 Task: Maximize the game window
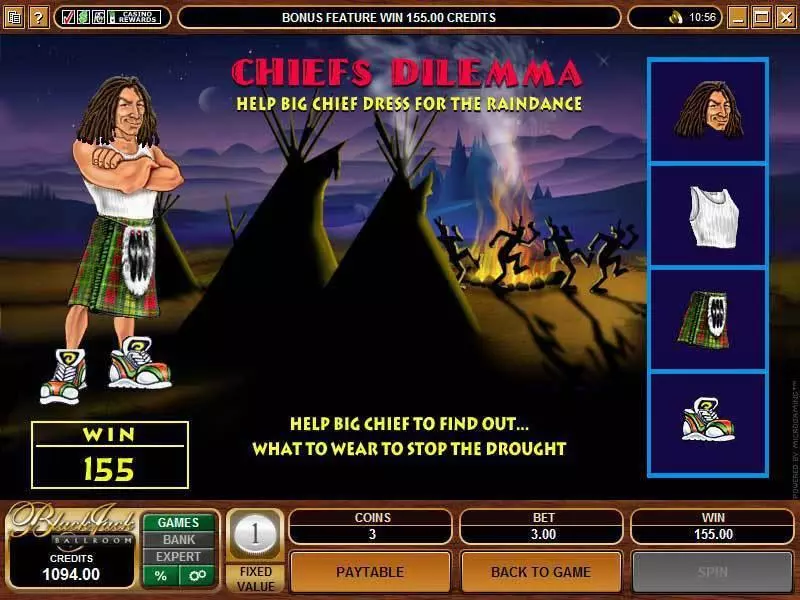pyautogui.click(x=761, y=17)
